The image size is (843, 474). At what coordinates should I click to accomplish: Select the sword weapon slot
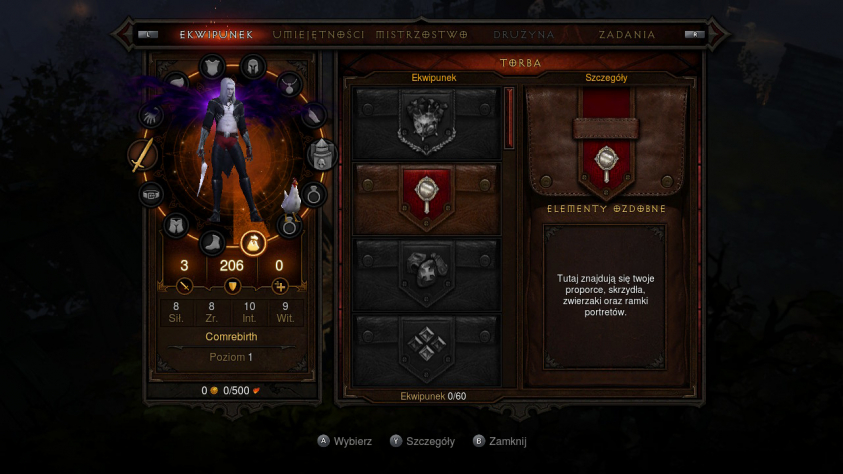(143, 156)
